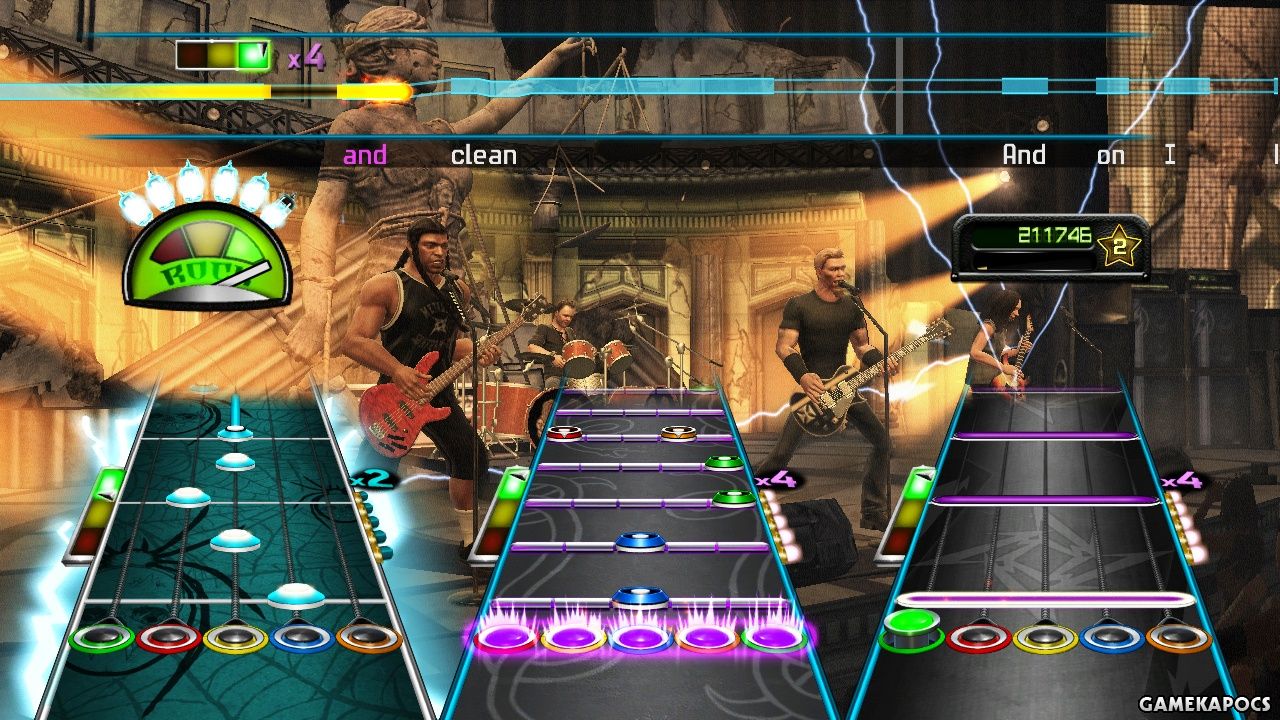The height and width of the screenshot is (720, 1280).
Task: Click the raised, held-down green fret button
Action: pyautogui.click(x=912, y=625)
